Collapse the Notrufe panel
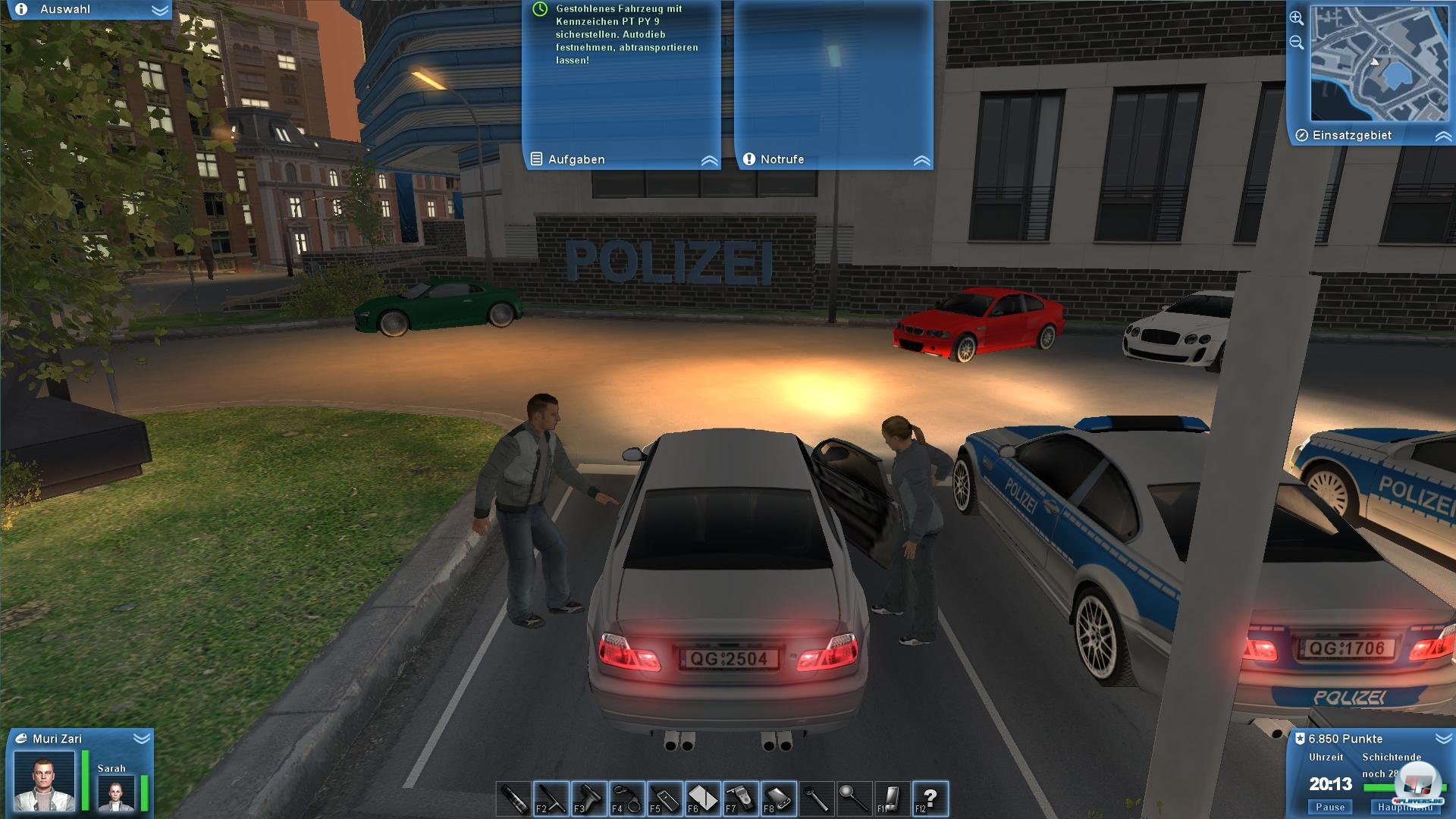This screenshot has width=1456, height=819. (x=922, y=158)
